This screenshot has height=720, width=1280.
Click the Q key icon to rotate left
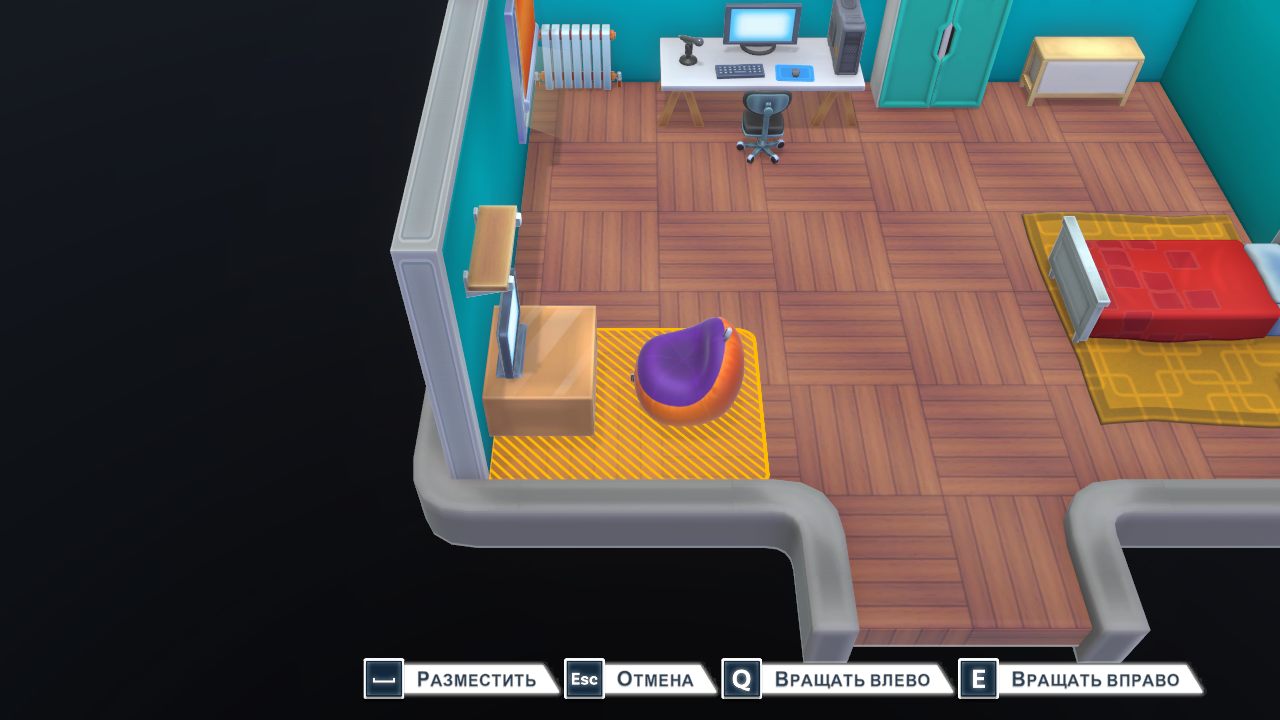(x=740, y=679)
